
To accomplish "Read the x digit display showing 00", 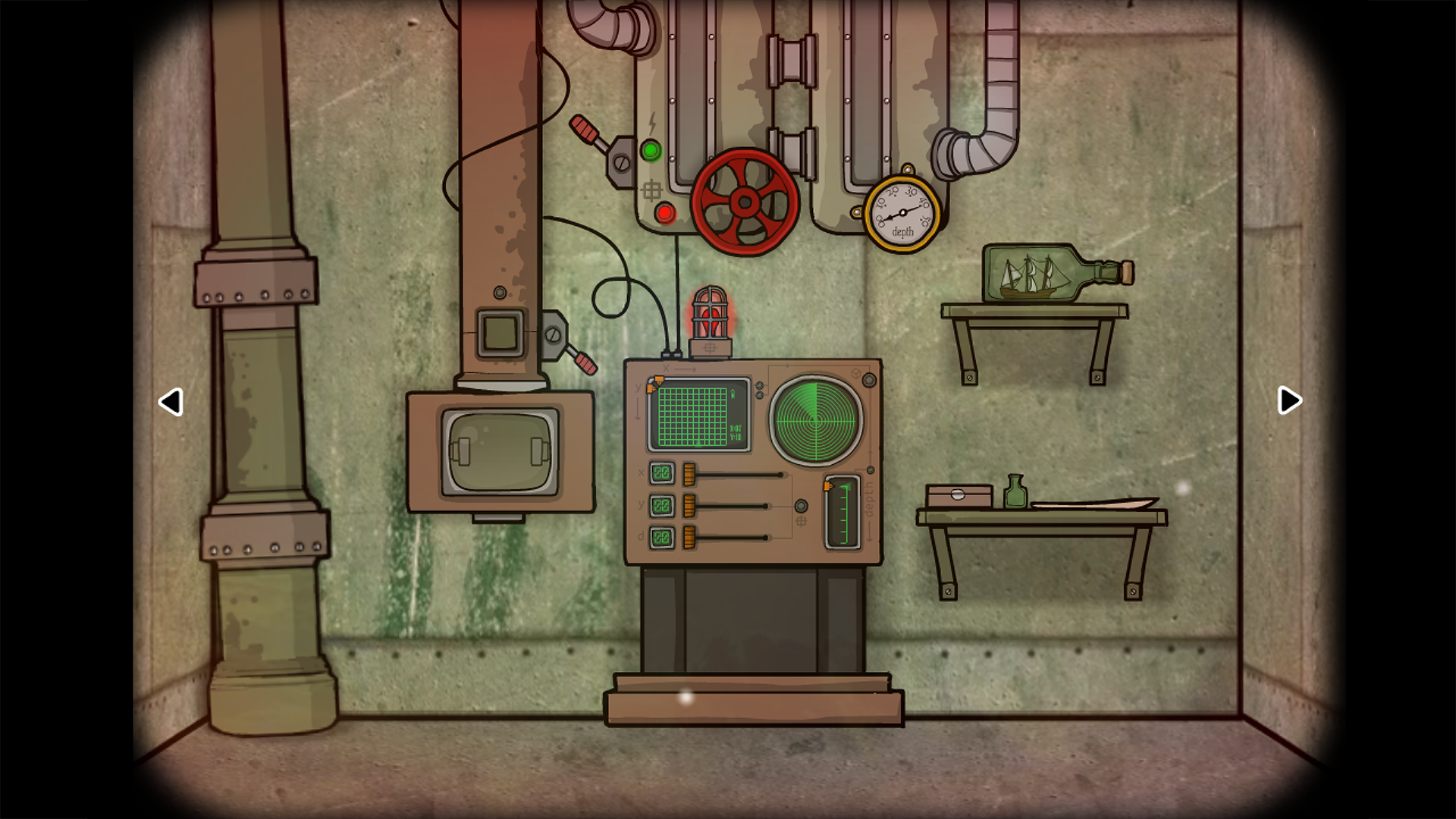I will click(661, 472).
